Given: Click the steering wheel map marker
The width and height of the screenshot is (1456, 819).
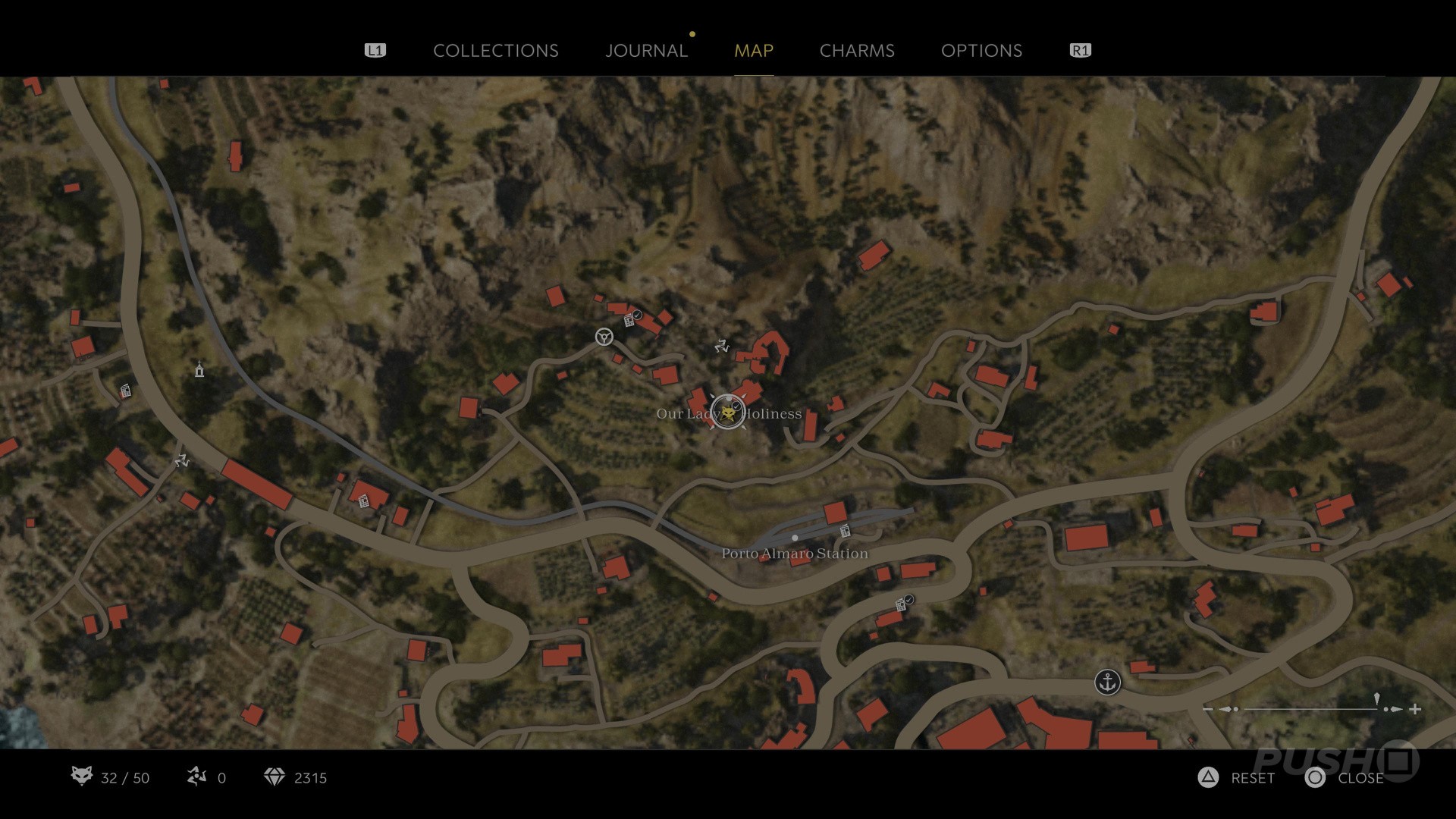Looking at the screenshot, I should [604, 337].
